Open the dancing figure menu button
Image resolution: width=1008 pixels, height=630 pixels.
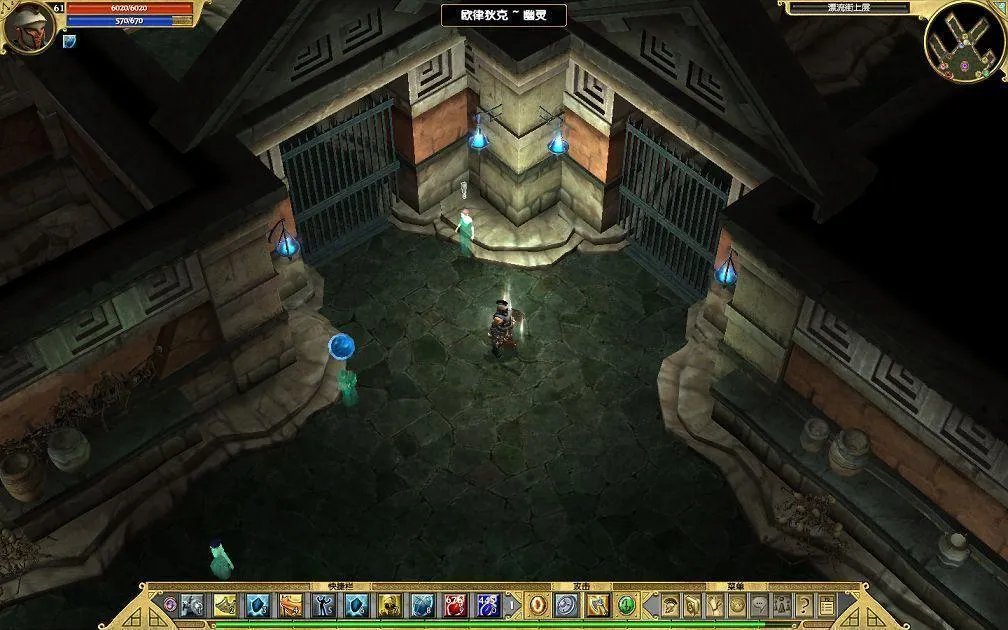715,605
